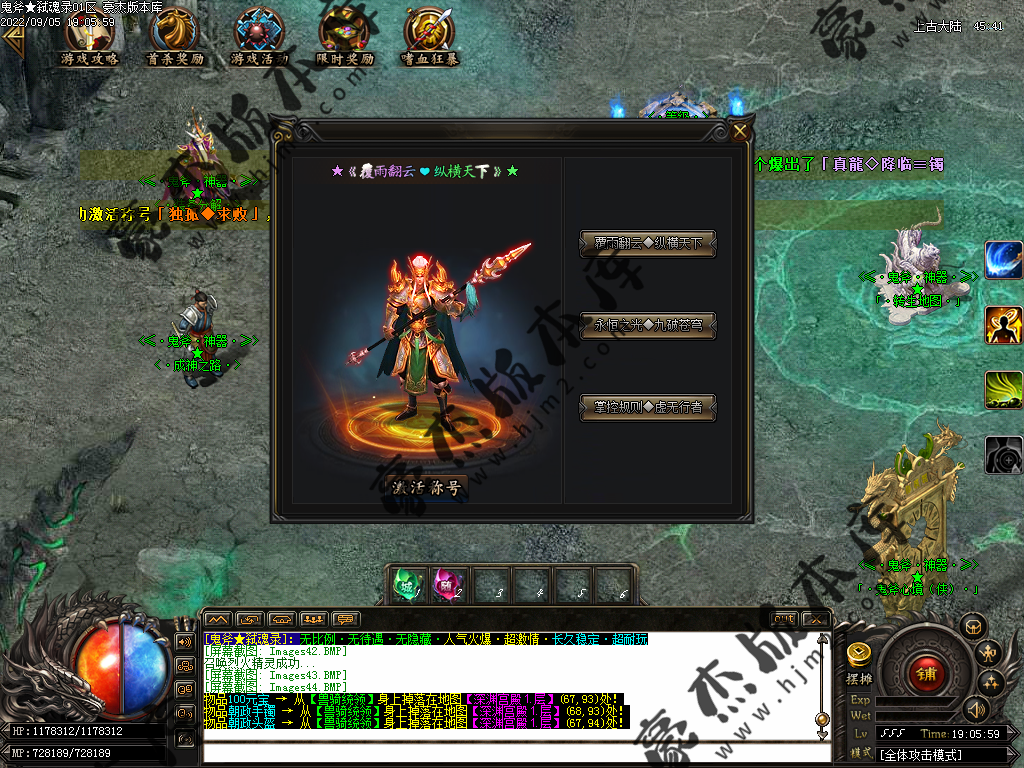Choose the 永恒之光◆九破苍穹 title
Screen dimensions: 1024x768
coord(648,326)
